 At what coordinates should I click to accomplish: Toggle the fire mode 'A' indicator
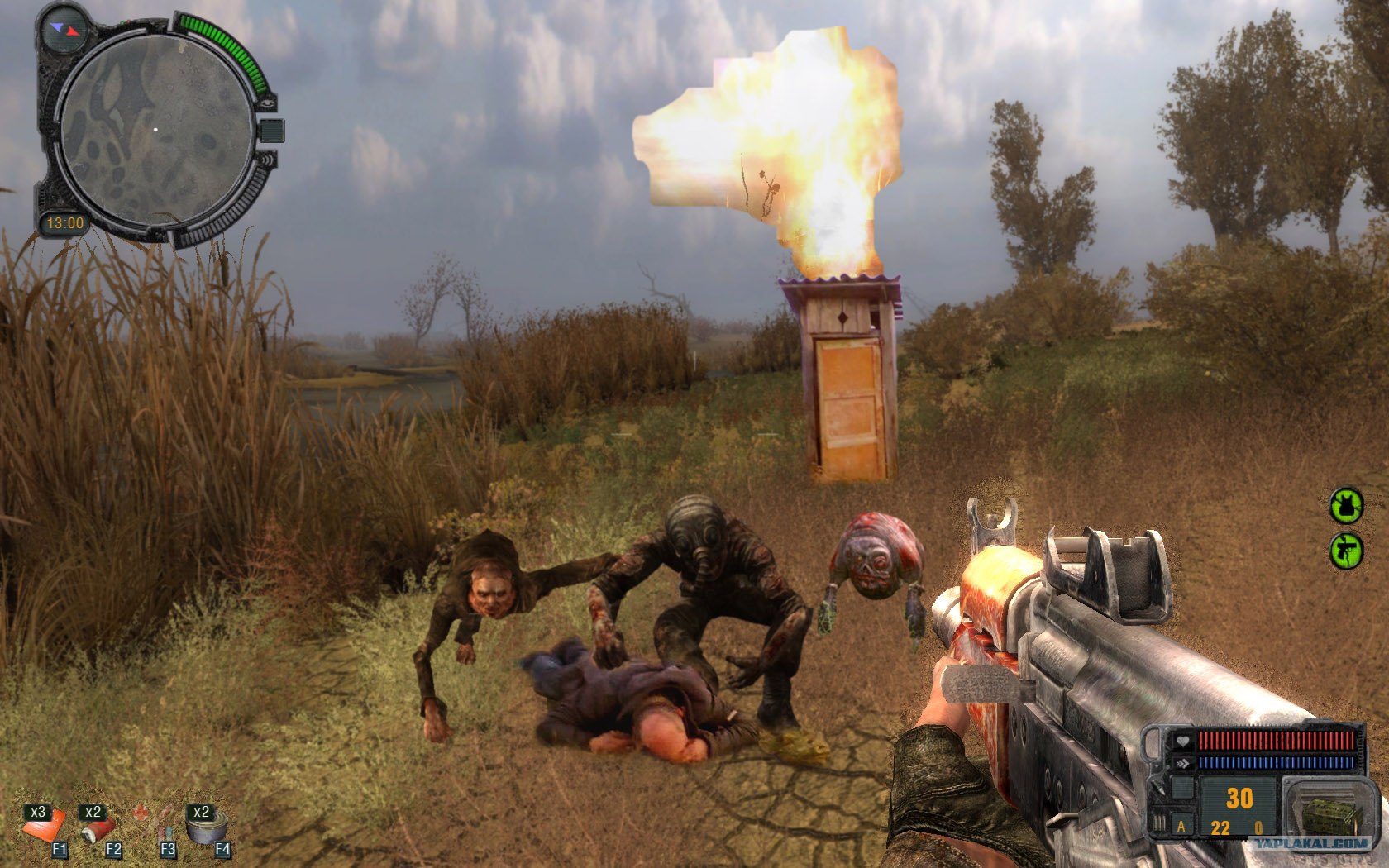point(1181,826)
